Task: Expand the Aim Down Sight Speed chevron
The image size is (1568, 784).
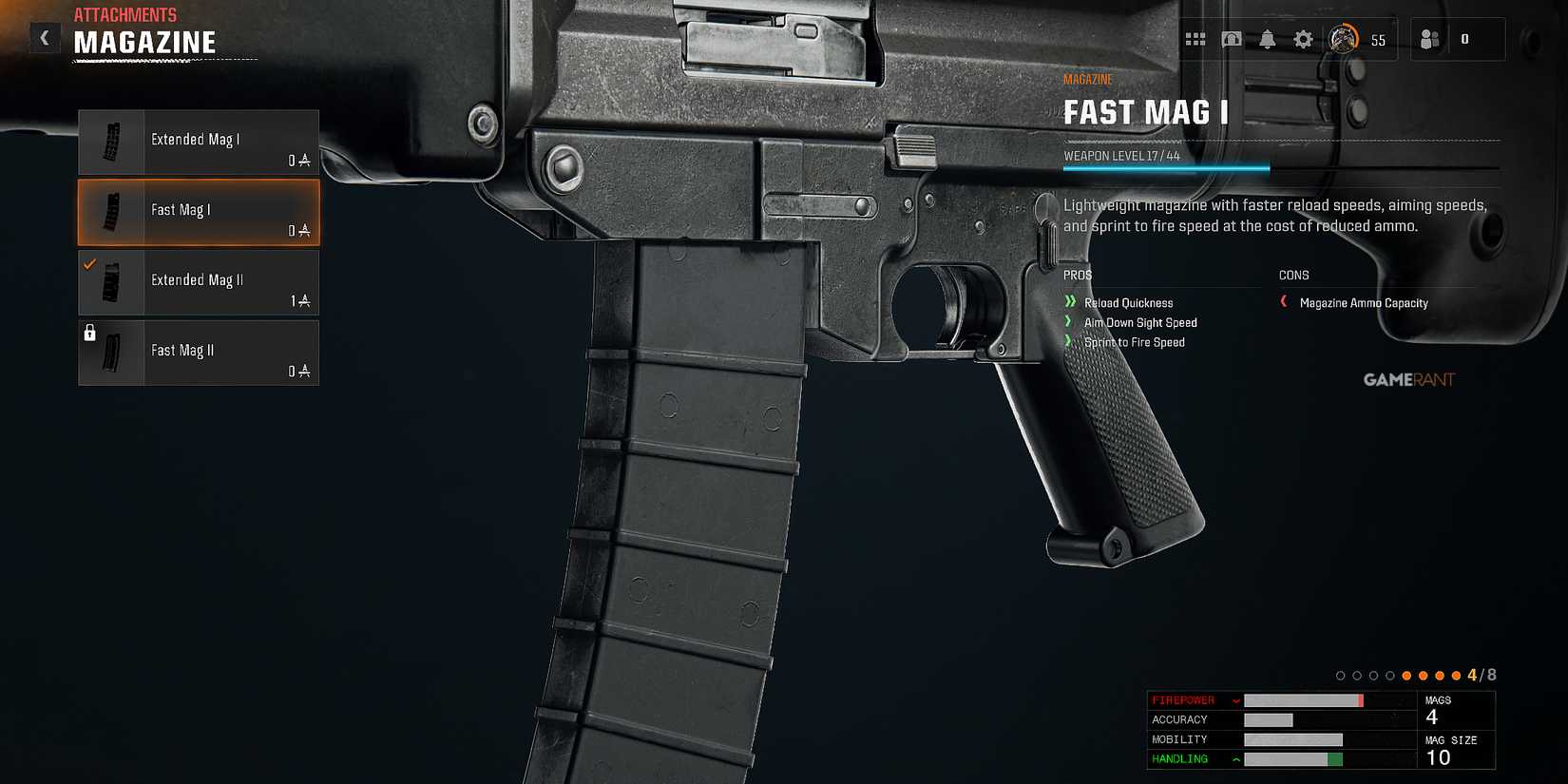Action: click(x=1070, y=322)
